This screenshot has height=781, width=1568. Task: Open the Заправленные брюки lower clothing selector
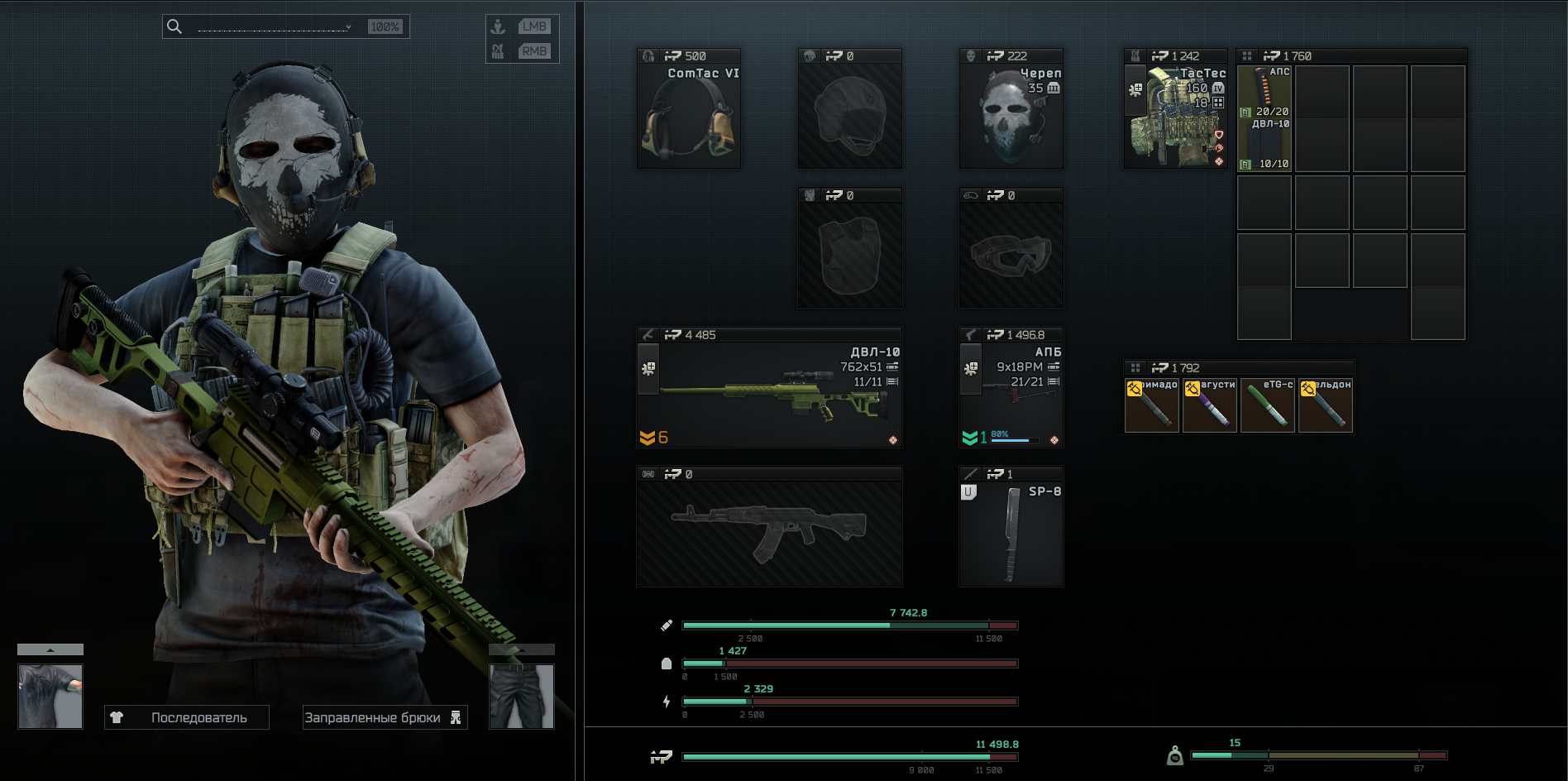[x=385, y=717]
